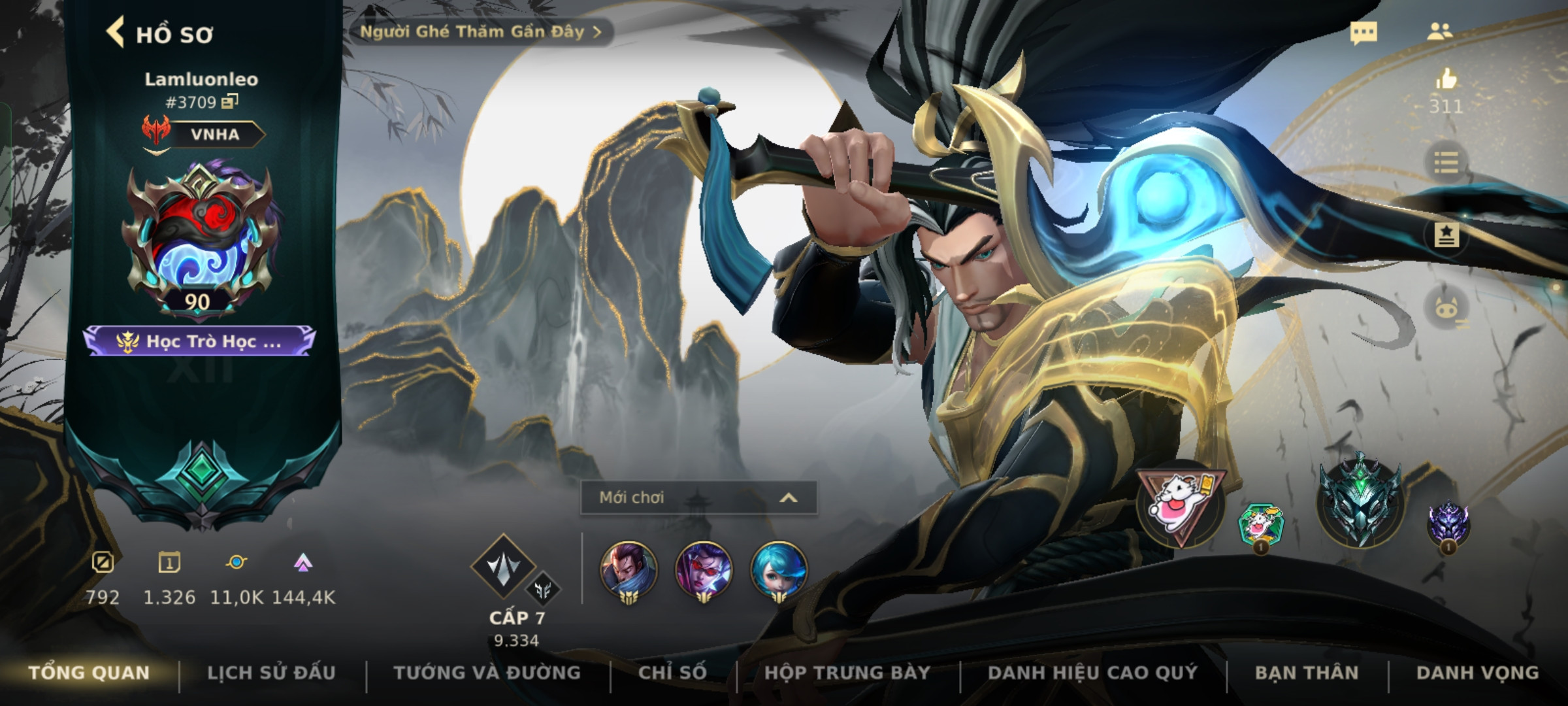
Task: View the Hộp Trưng Bày tab
Action: click(847, 673)
